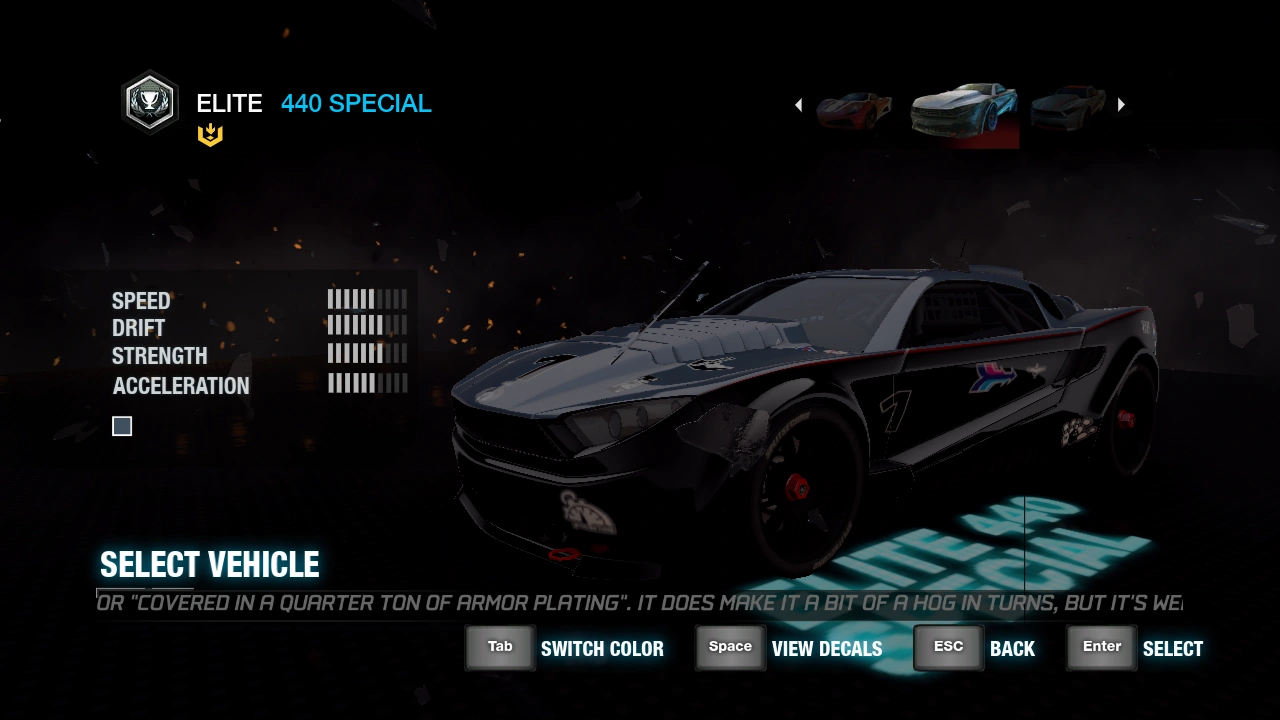This screenshot has width=1280, height=720.
Task: Show the previous vehicle with the left arrow
Action: pos(798,105)
